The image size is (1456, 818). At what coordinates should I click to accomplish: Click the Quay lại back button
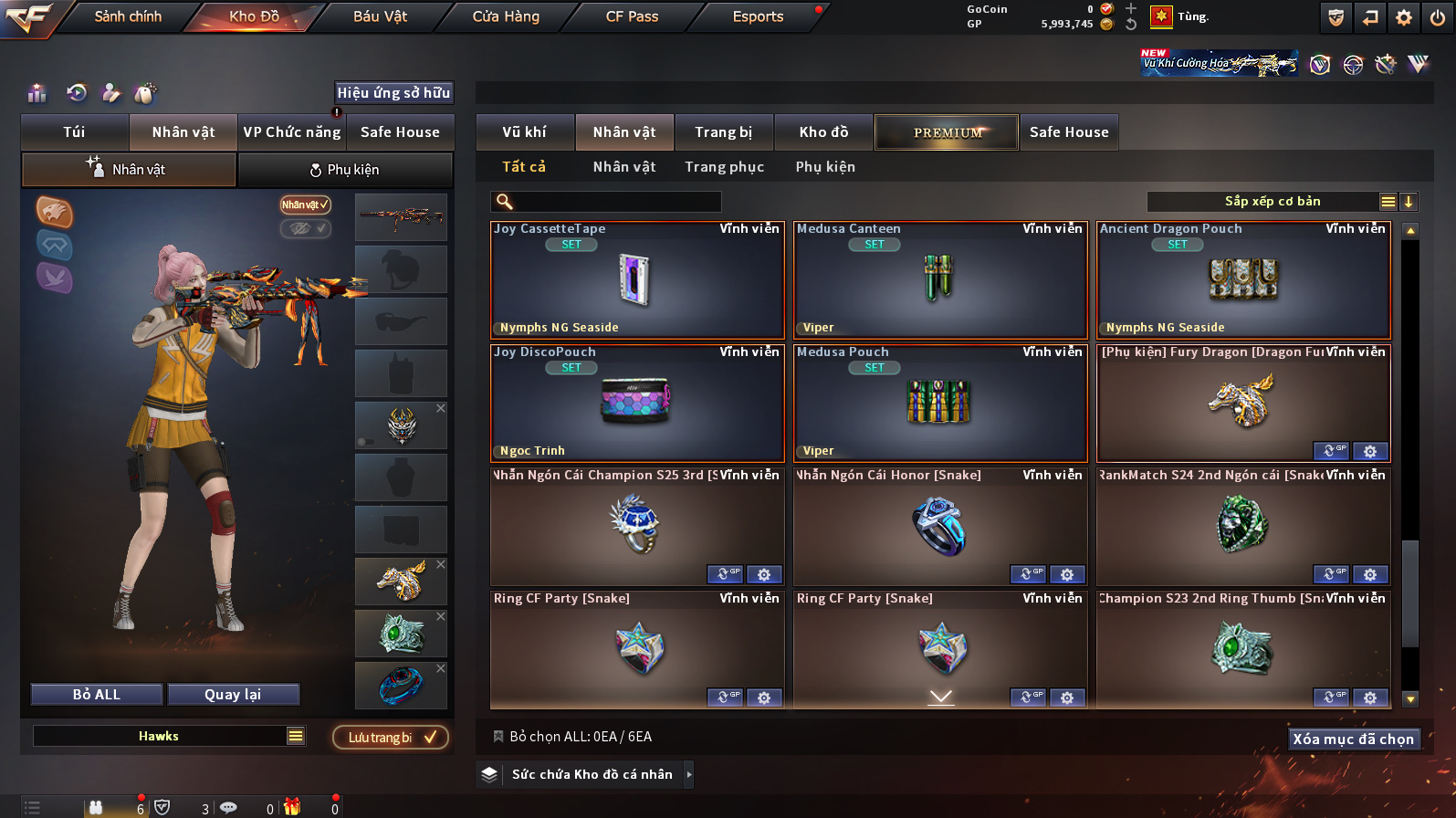(x=233, y=695)
